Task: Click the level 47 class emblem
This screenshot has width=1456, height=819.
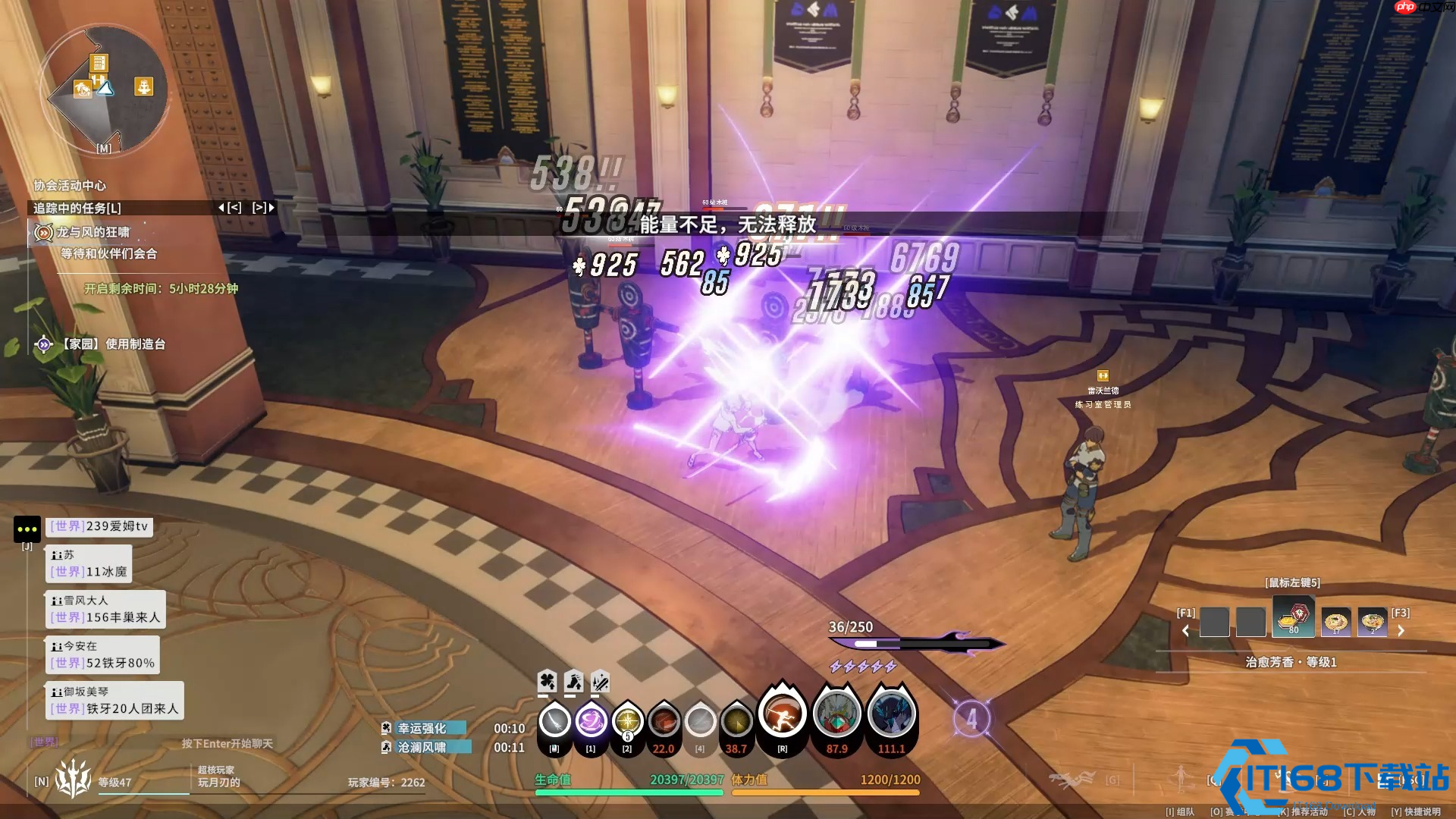Action: tap(73, 778)
